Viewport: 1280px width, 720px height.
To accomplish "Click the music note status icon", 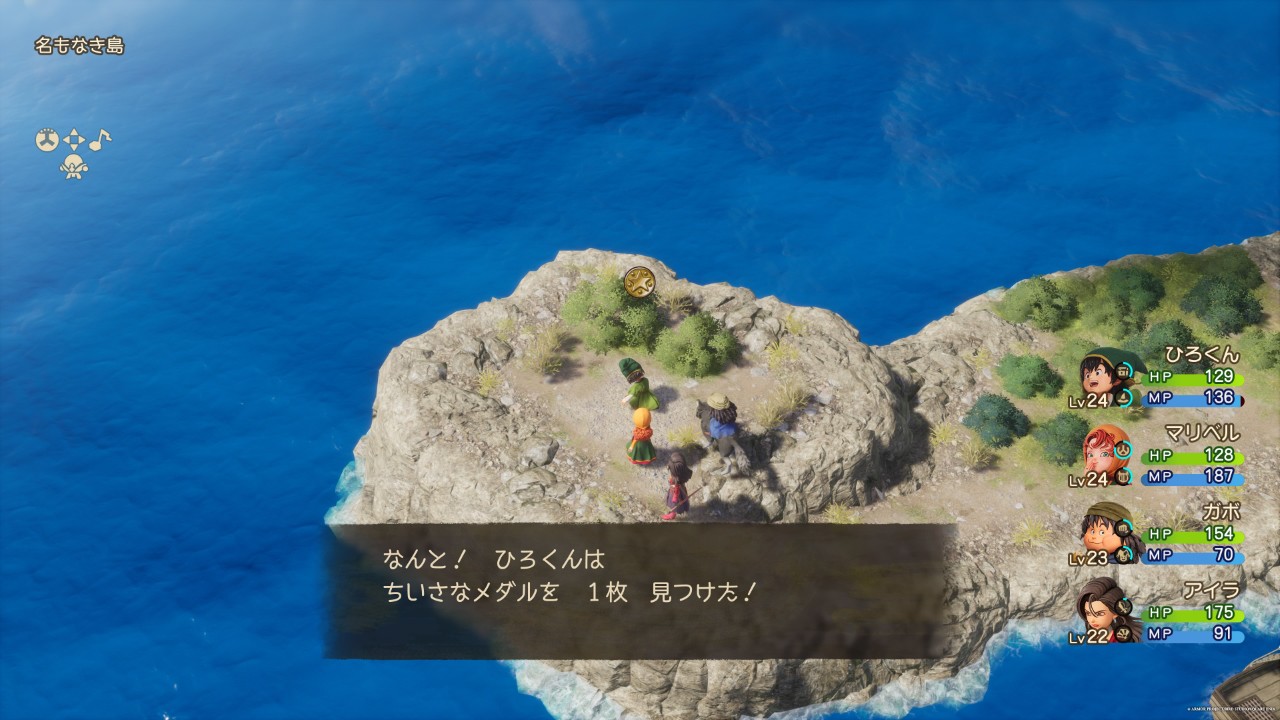I will 101,140.
